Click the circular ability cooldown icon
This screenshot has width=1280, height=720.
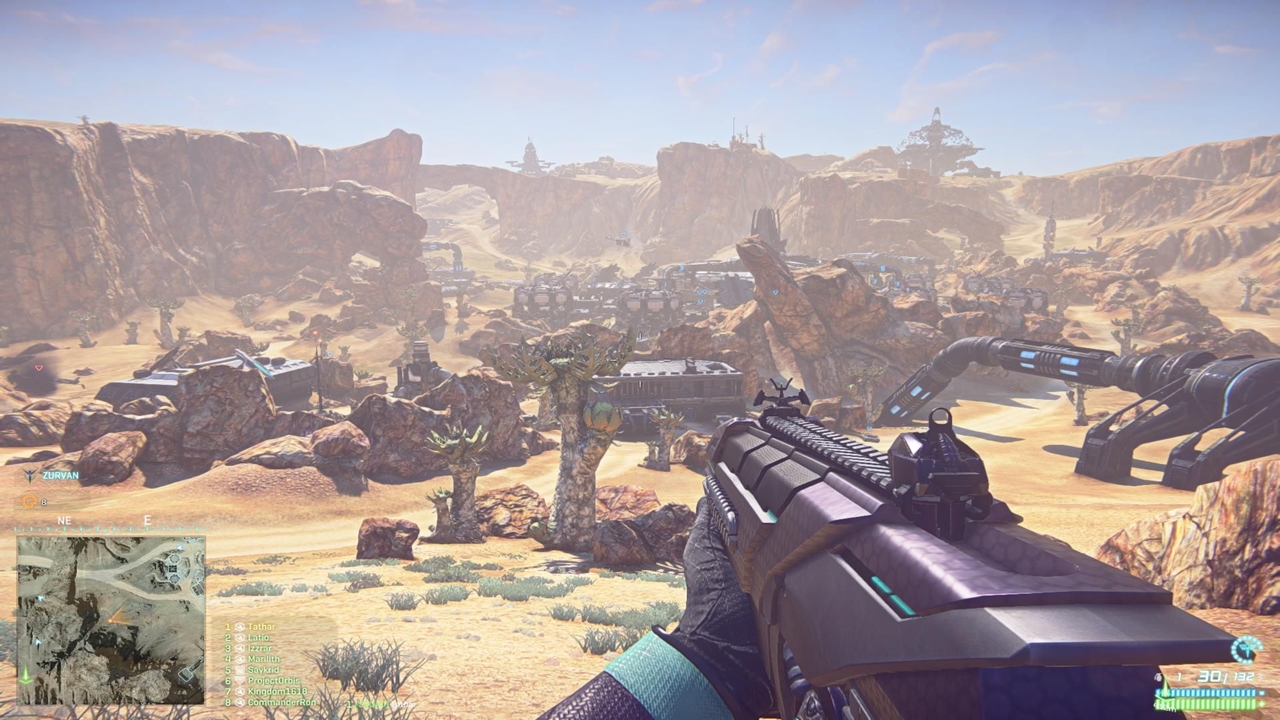pos(1246,649)
